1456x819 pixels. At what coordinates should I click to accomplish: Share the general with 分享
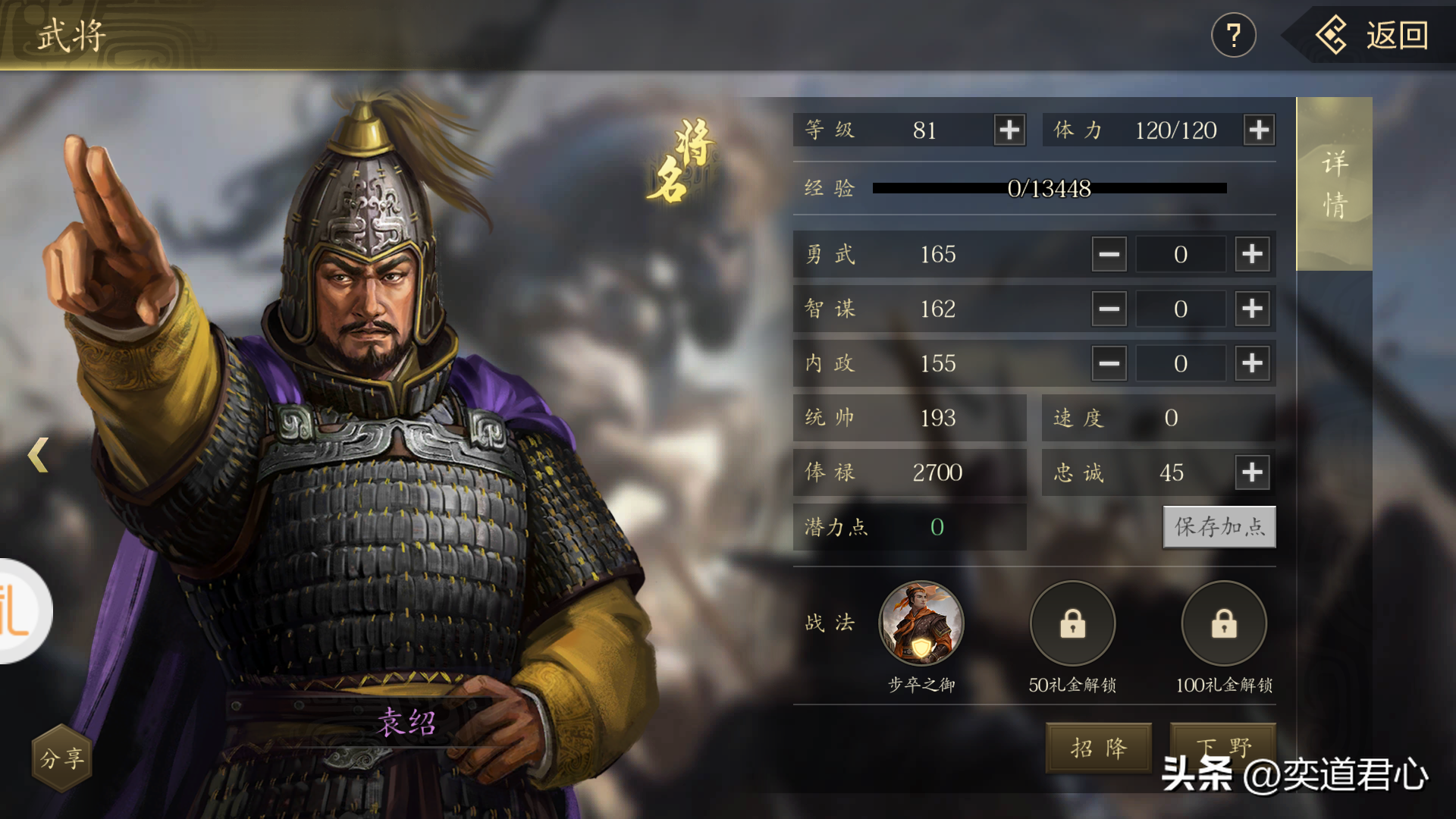coord(61,758)
